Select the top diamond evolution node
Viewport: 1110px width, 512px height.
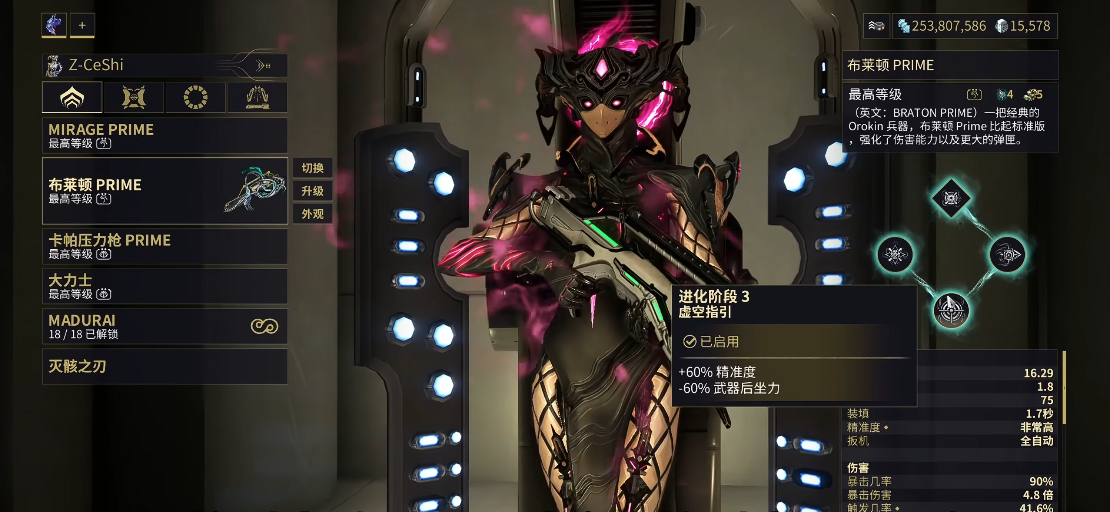951,198
